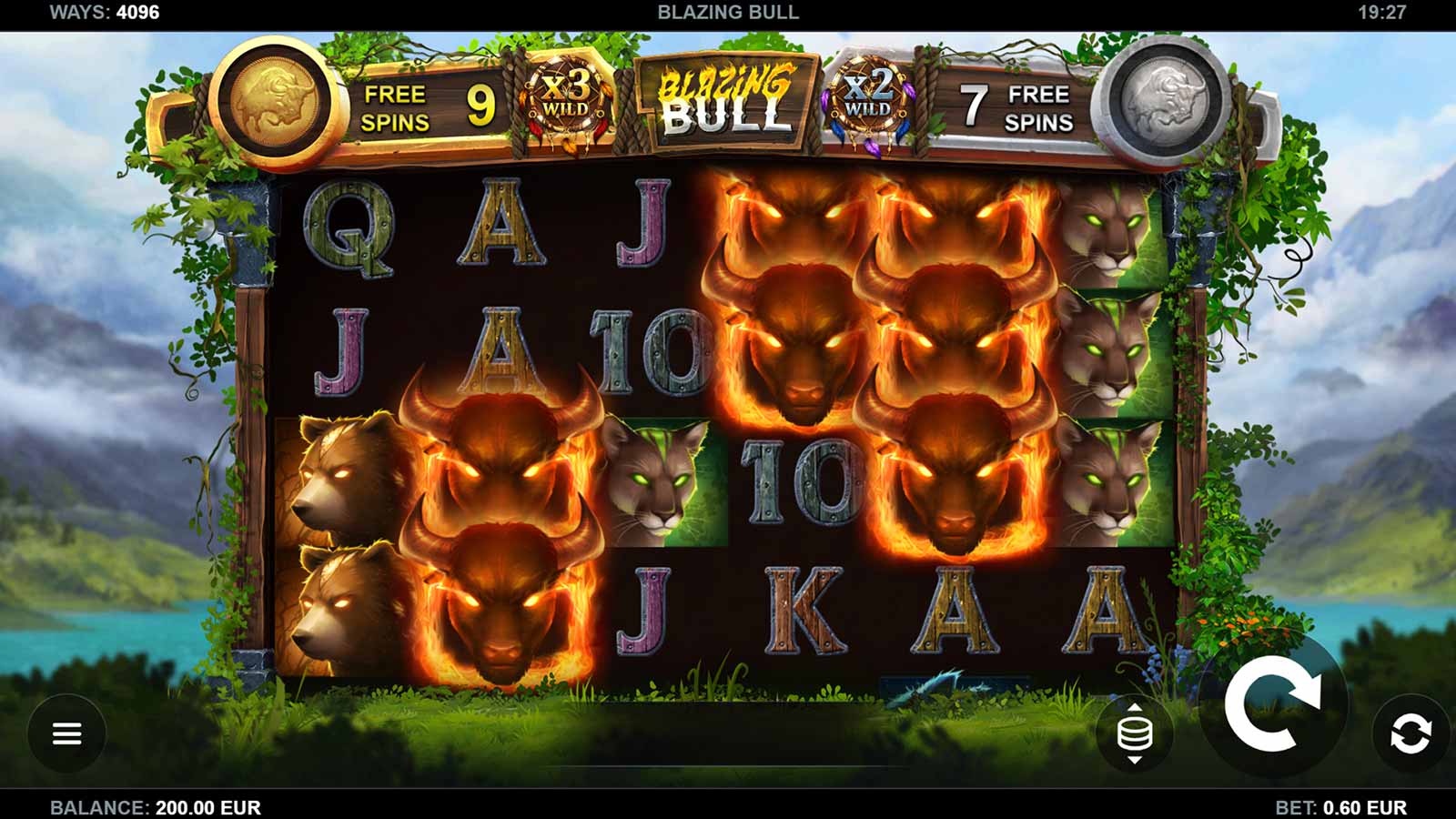Click the silver 7 FREE SPINS counter
Screen dimensions: 1456x819
click(x=1014, y=106)
